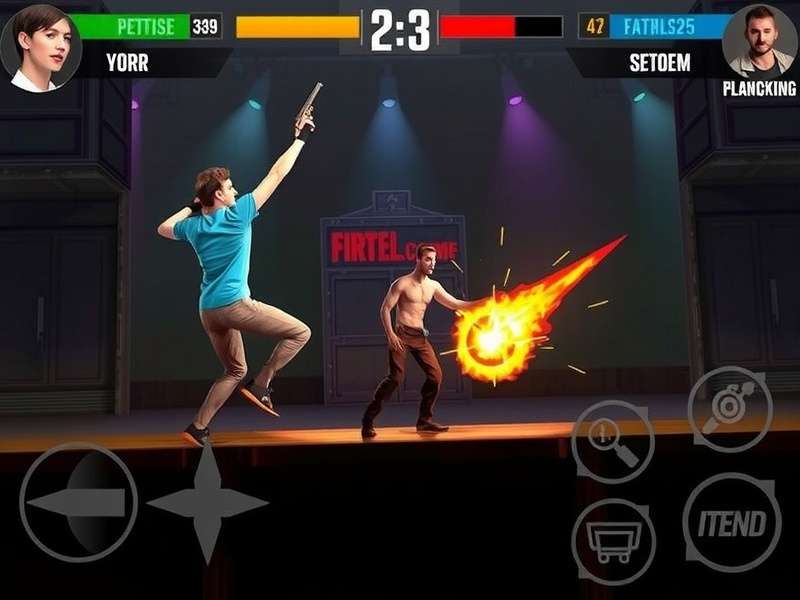Activate the magnifying glass button
This screenshot has height=600, width=800.
pyautogui.click(x=612, y=441)
